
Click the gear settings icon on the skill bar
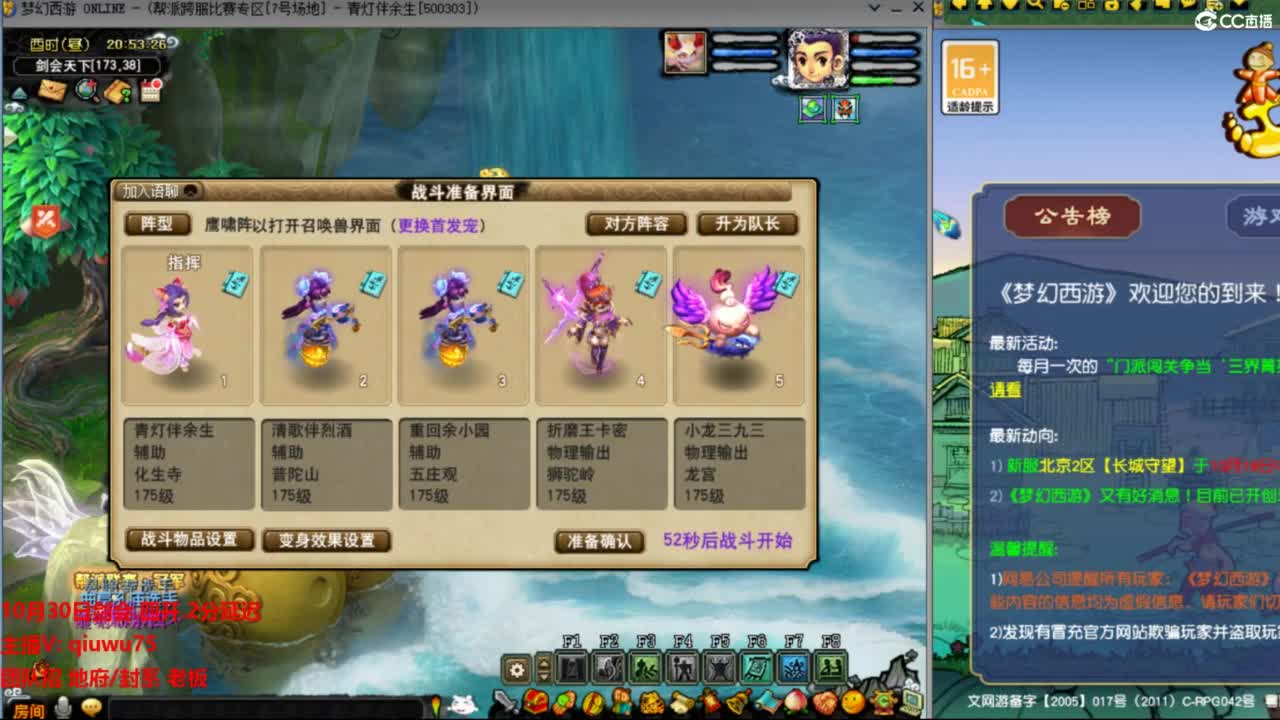pyautogui.click(x=516, y=668)
